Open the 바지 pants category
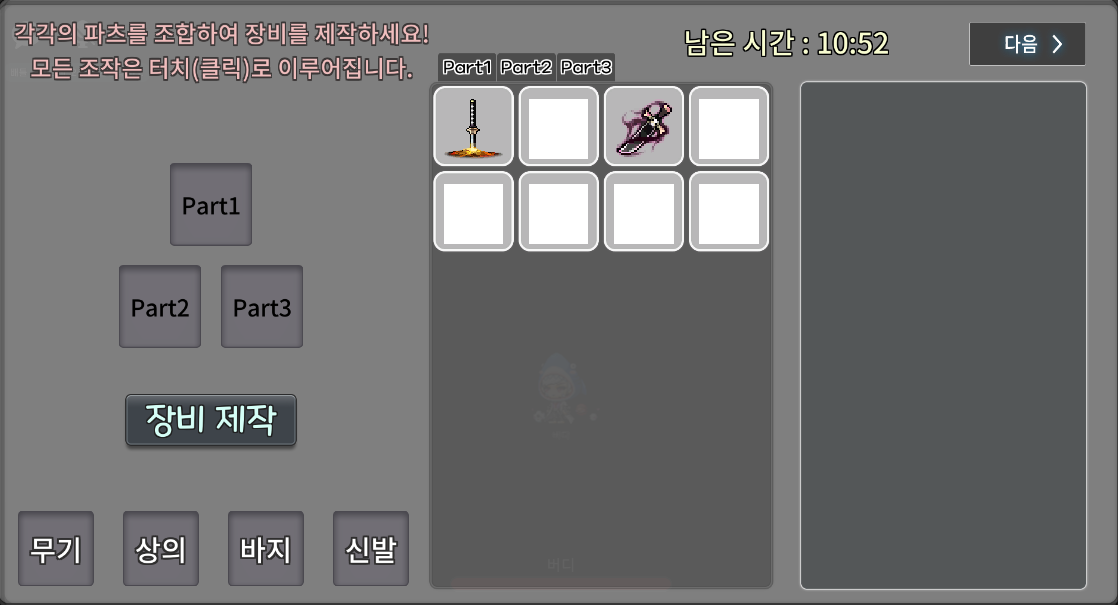This screenshot has width=1118, height=605. click(266, 549)
